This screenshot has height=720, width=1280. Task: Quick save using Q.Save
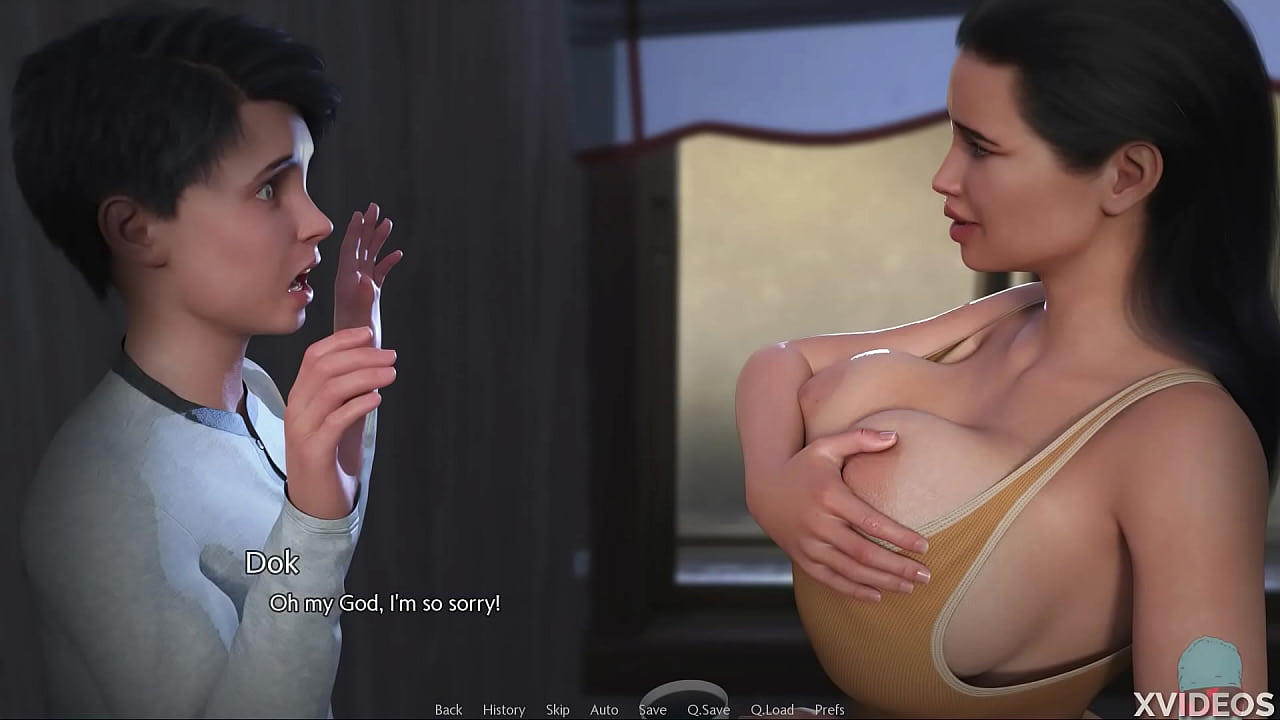click(x=709, y=709)
